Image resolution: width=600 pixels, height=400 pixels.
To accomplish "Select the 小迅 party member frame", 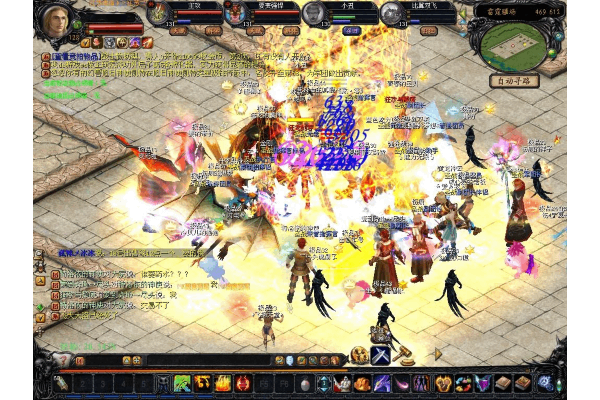I will (331, 14).
